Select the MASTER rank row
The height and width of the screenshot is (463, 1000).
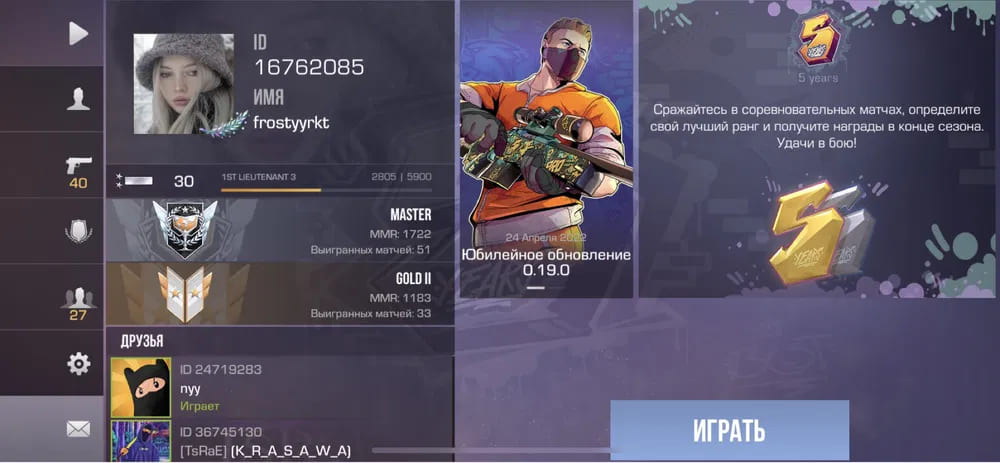[x=279, y=230]
